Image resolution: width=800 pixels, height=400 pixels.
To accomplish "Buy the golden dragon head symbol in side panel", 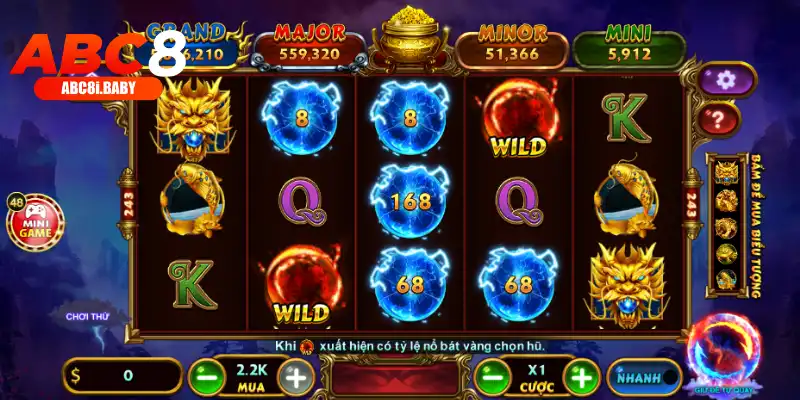I will pos(724,174).
